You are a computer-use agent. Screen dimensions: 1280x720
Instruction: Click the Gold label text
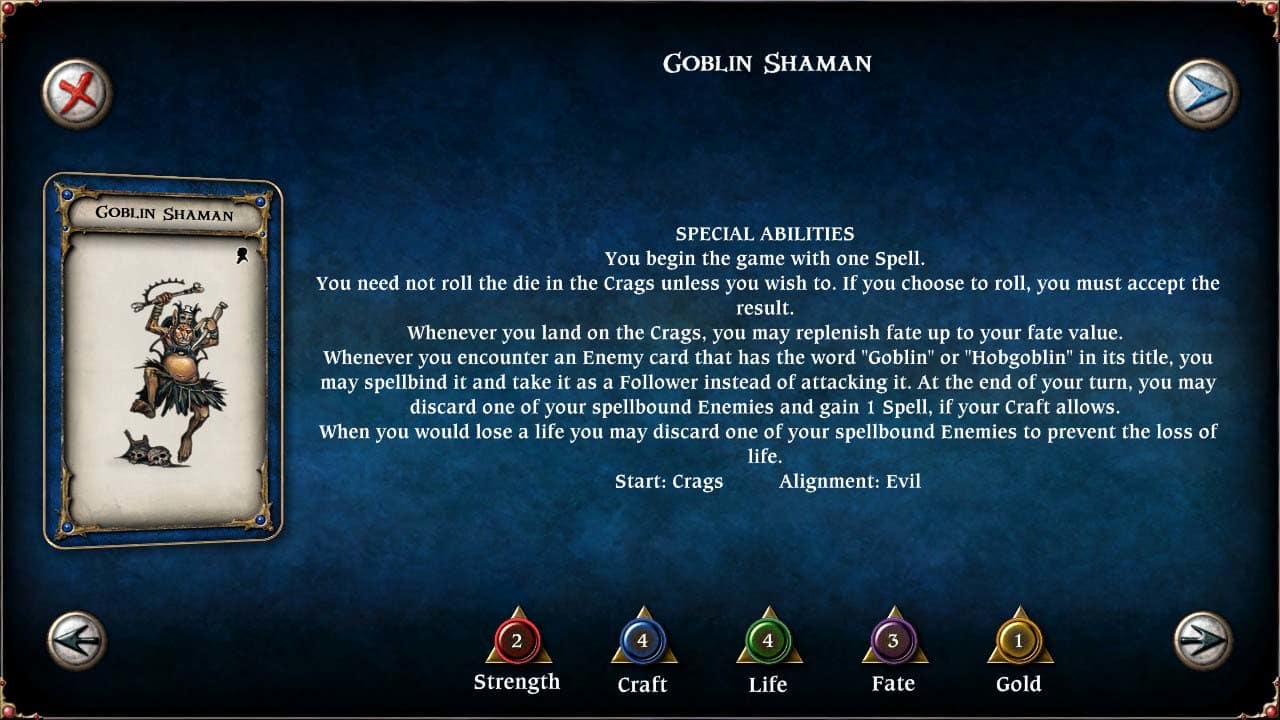(x=1019, y=685)
